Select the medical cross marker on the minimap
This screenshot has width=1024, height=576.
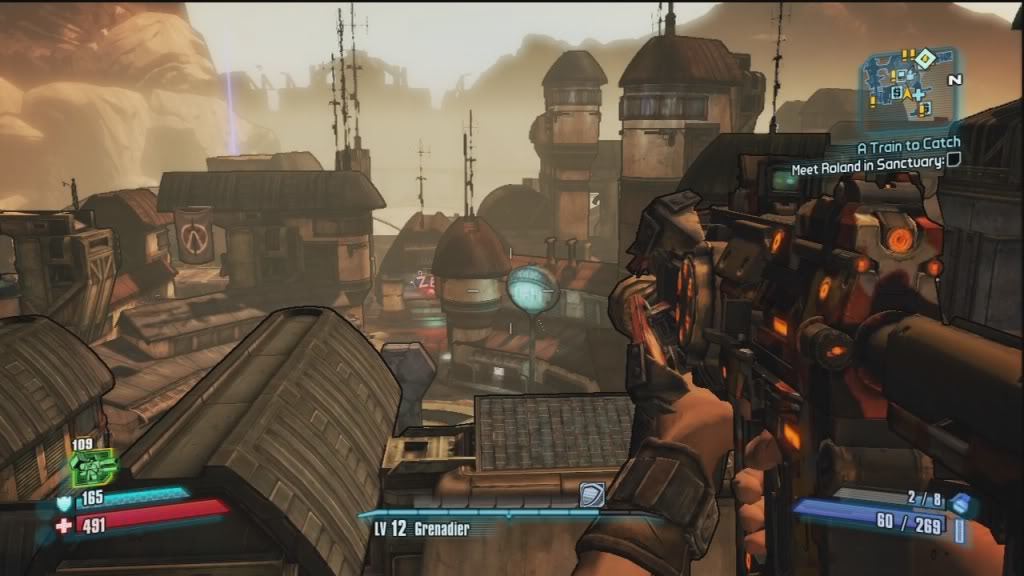point(917,96)
